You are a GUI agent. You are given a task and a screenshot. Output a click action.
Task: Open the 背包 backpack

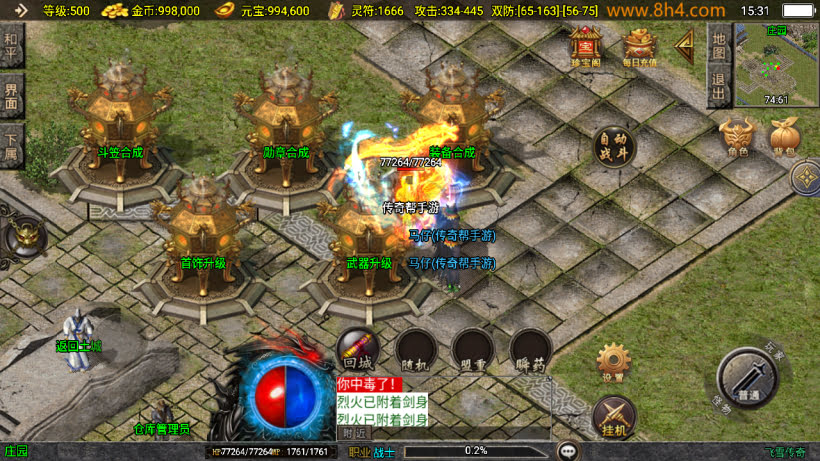coord(783,136)
